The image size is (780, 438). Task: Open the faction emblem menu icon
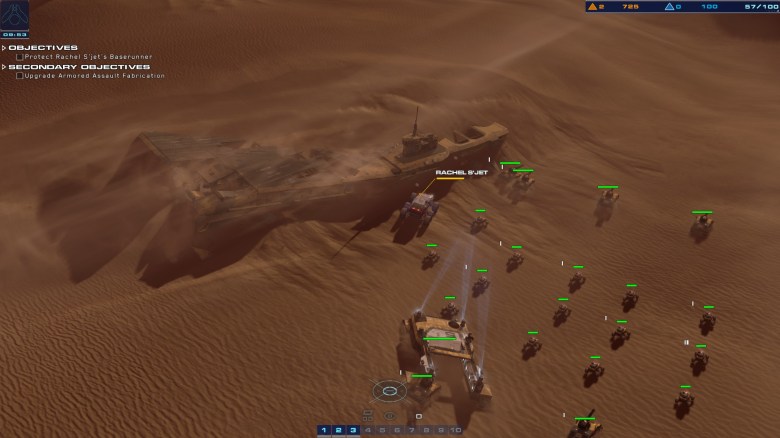[14, 14]
